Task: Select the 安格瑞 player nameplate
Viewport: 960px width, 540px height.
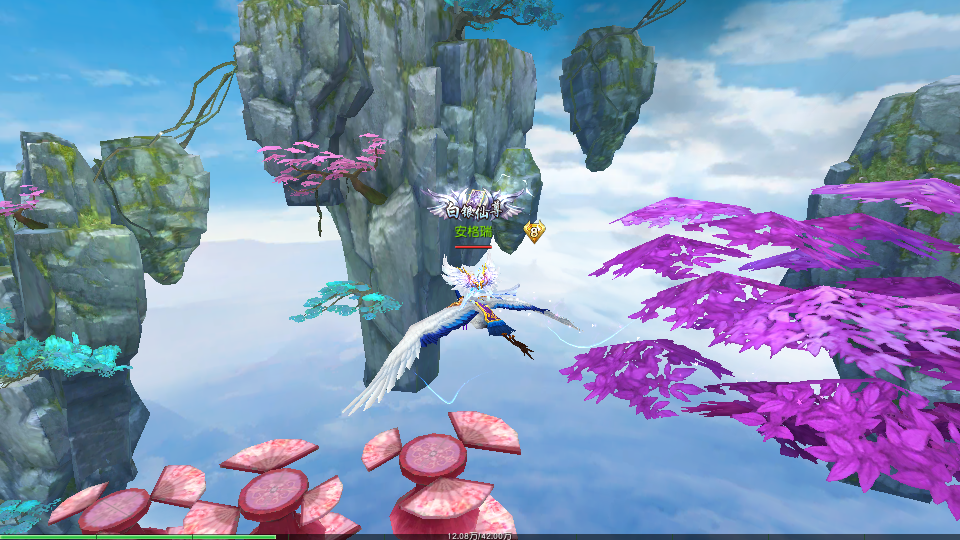Action: (473, 232)
